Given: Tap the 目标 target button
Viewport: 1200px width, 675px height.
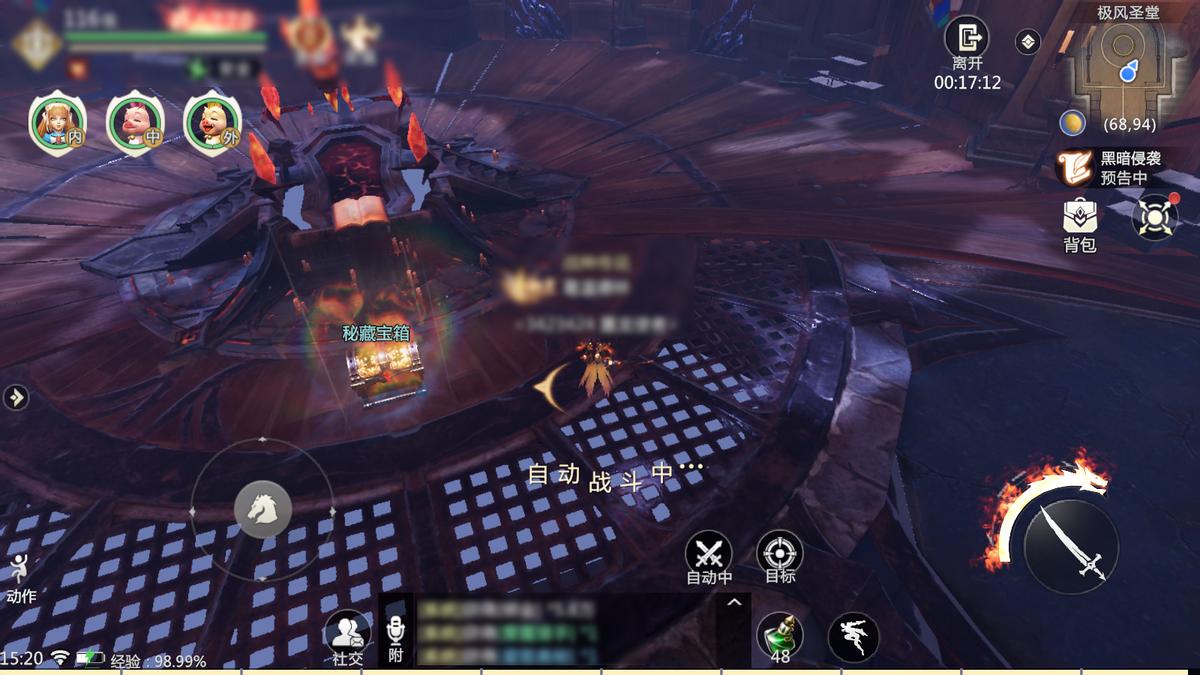Looking at the screenshot, I should tap(780, 554).
